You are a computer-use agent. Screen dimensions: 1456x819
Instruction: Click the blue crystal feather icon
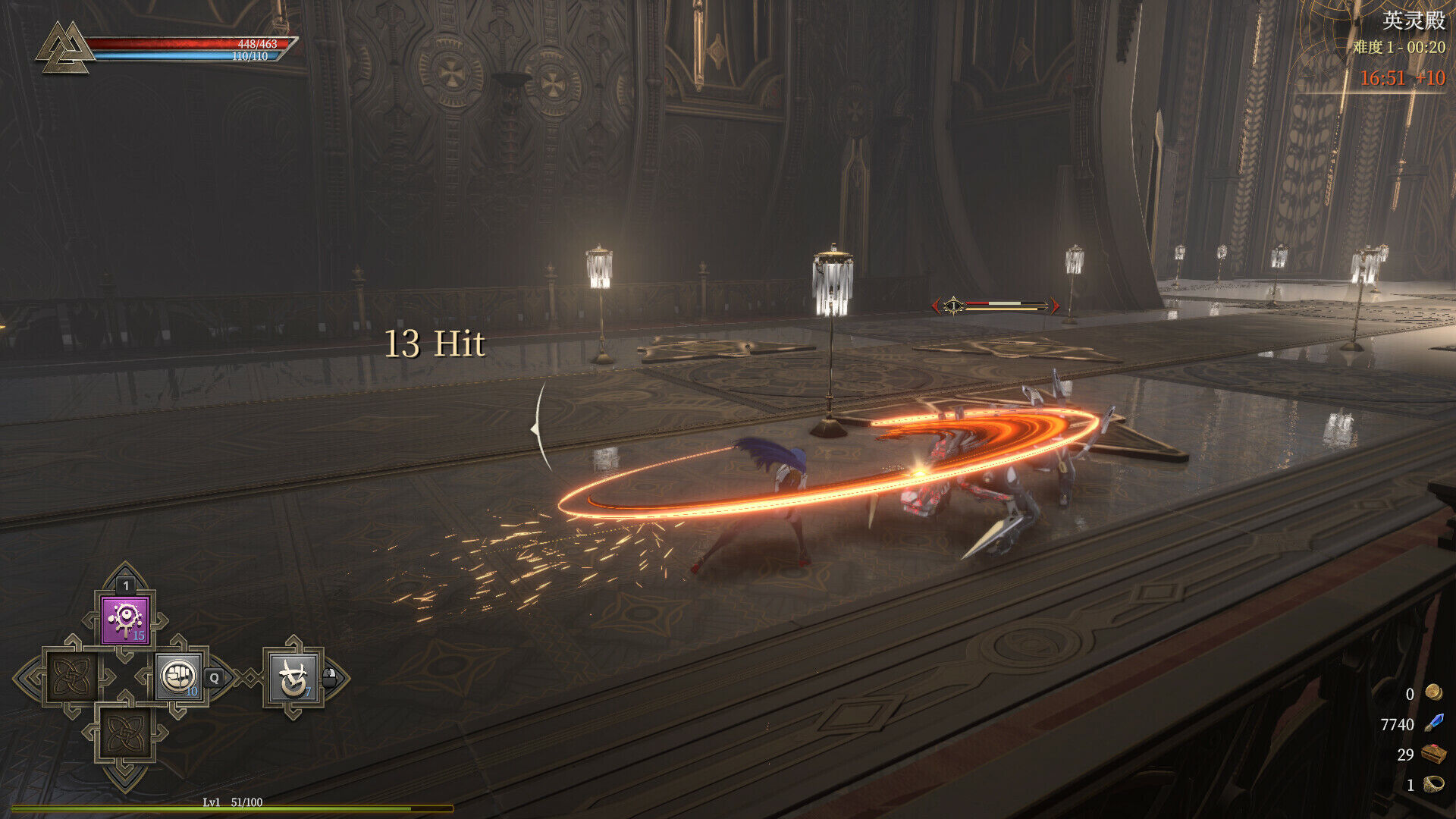(1433, 723)
